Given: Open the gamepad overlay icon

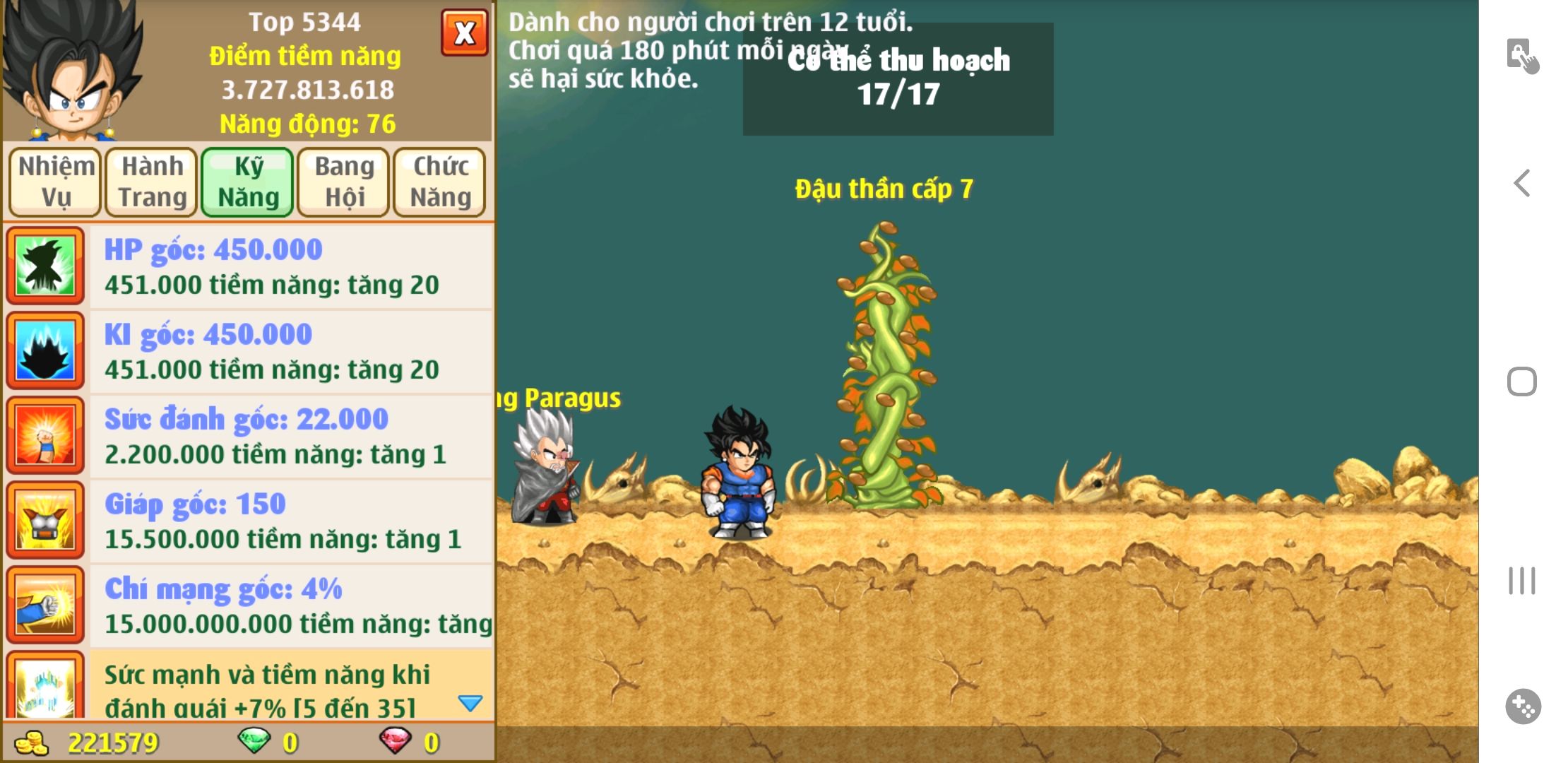Looking at the screenshot, I should click(1523, 706).
